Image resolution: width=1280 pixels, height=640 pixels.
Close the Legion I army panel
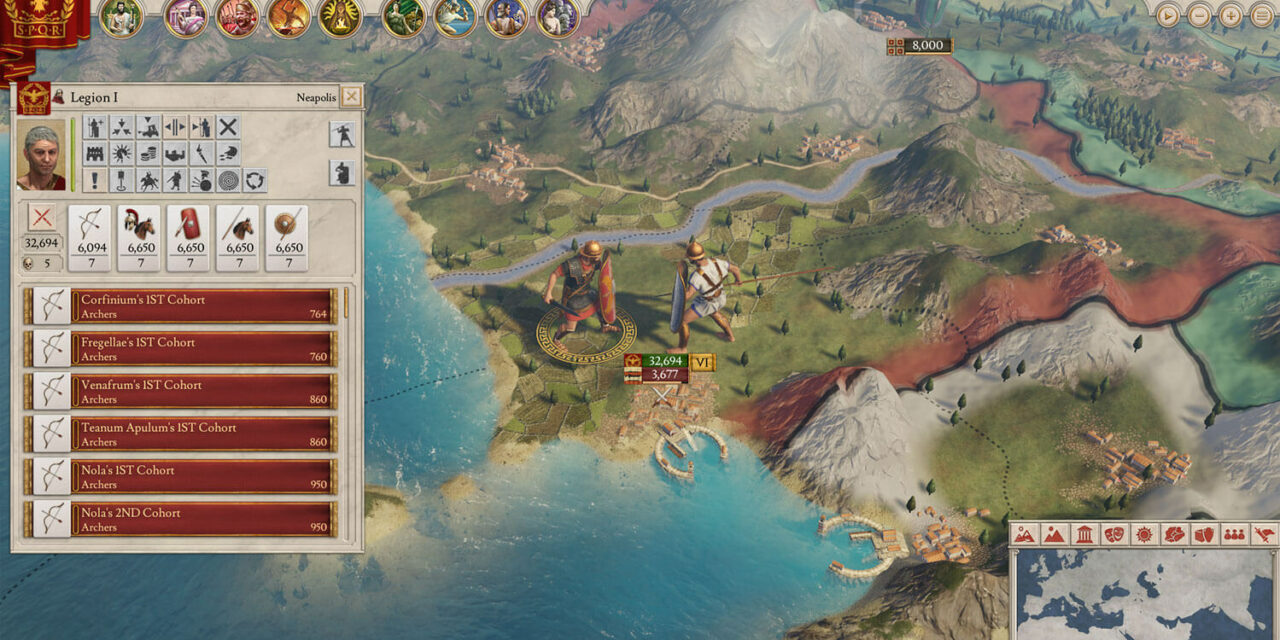pos(350,97)
